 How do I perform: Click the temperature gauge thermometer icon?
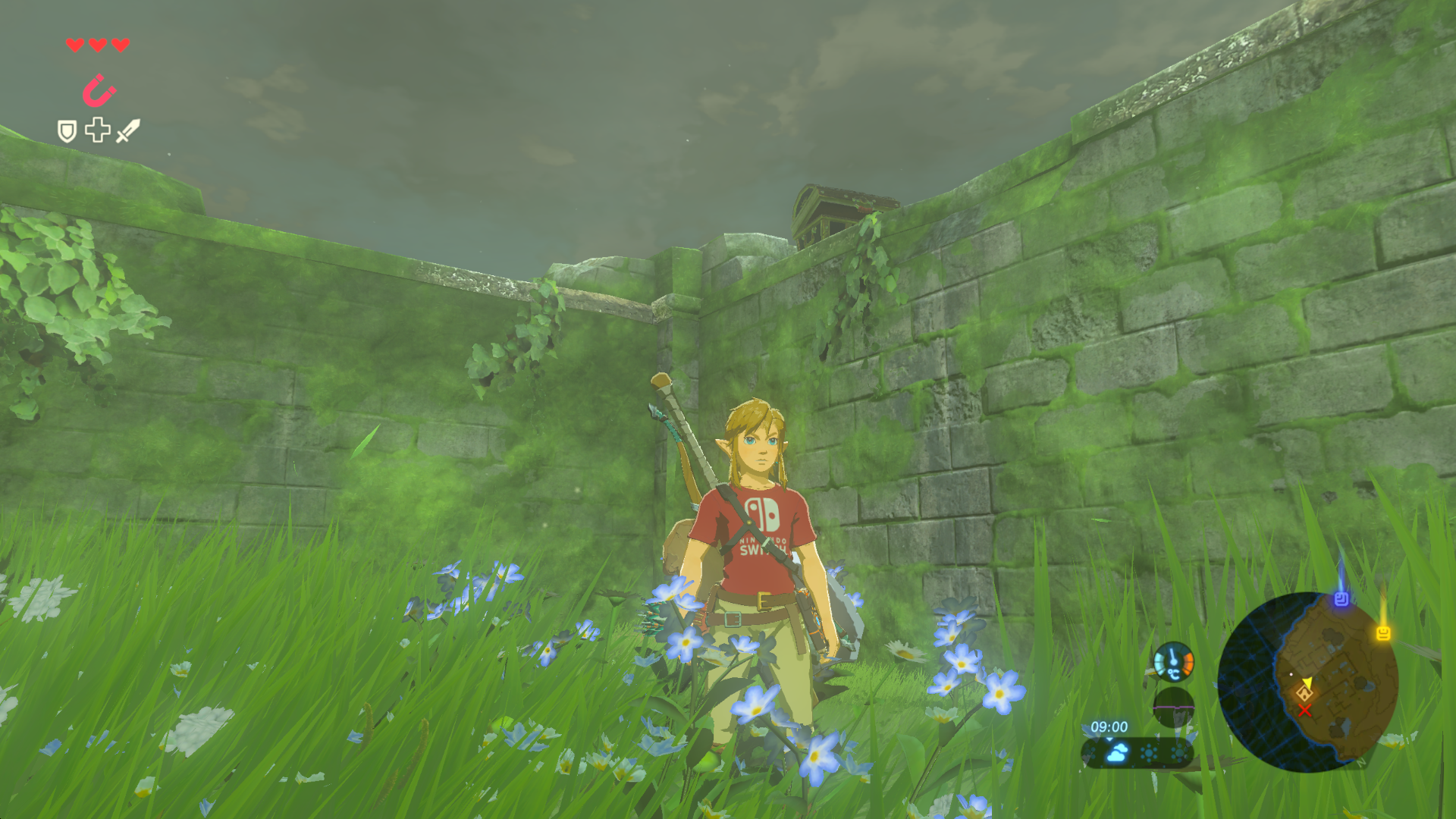(1174, 661)
